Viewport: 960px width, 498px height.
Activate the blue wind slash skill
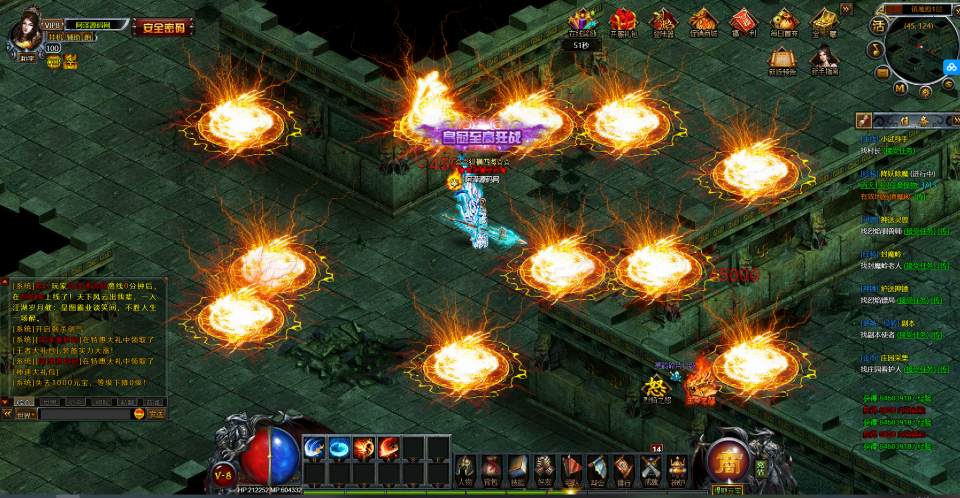(x=315, y=449)
